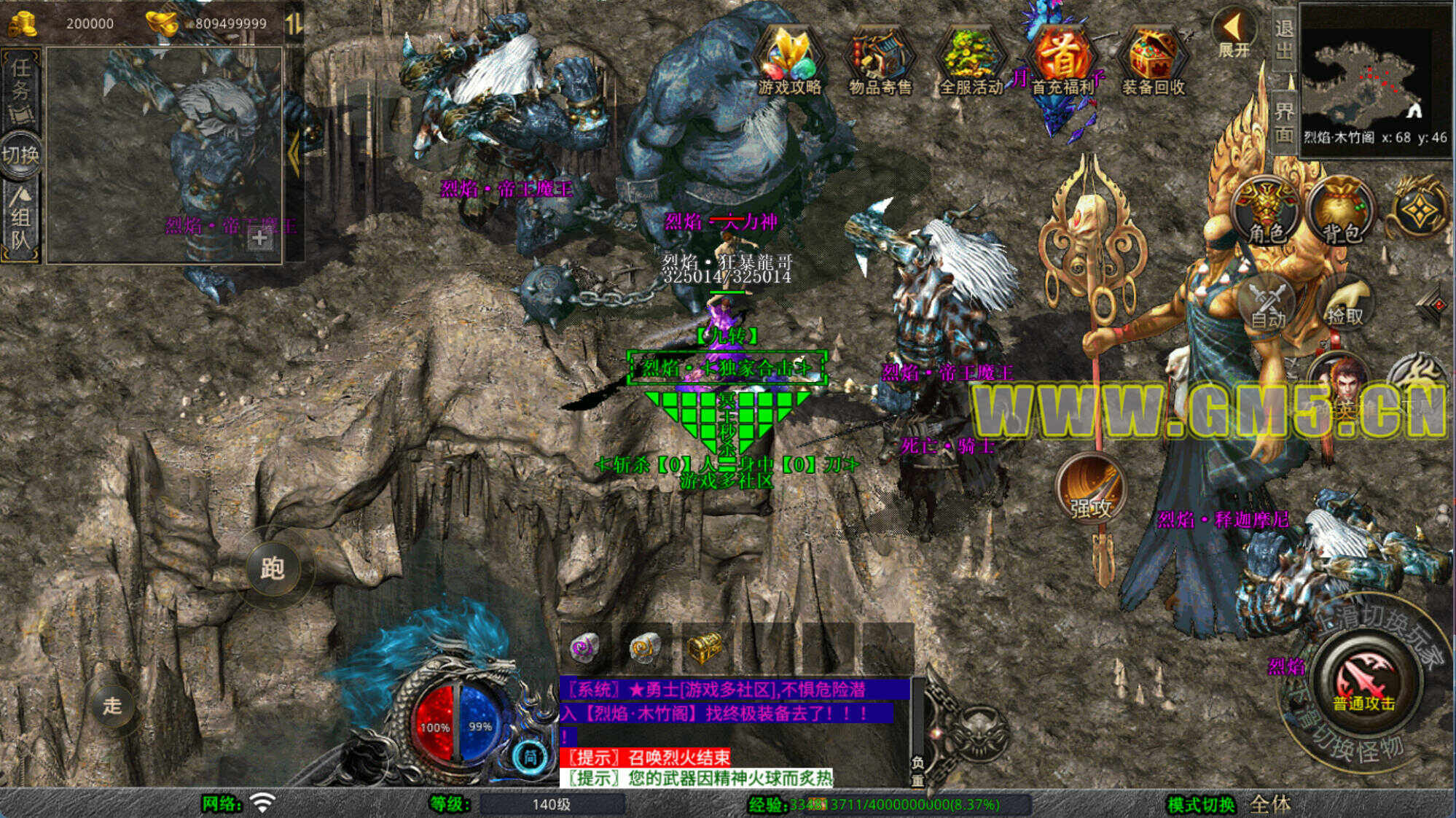This screenshot has height=818, width=1456.
Task: Open 装备回收 equipment recycling
Action: coord(1153,62)
